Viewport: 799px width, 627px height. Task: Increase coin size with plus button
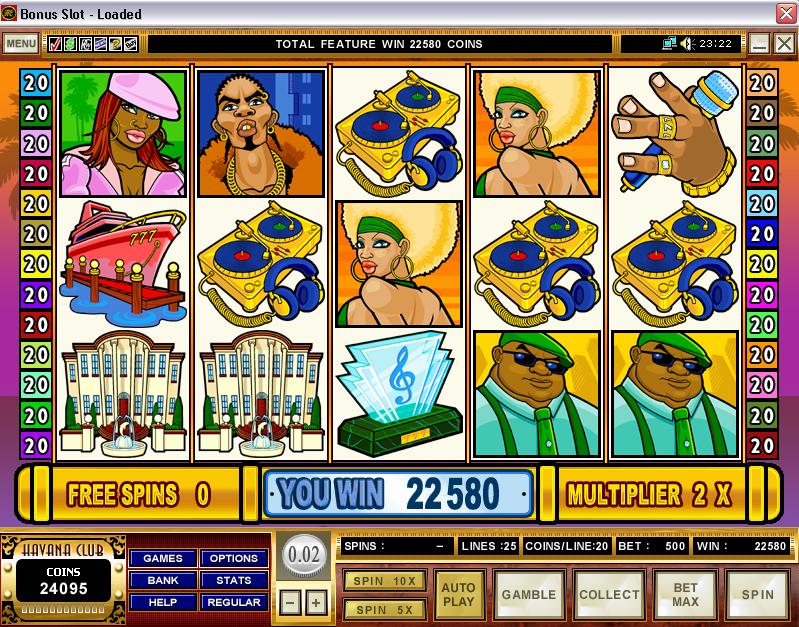pos(315,603)
